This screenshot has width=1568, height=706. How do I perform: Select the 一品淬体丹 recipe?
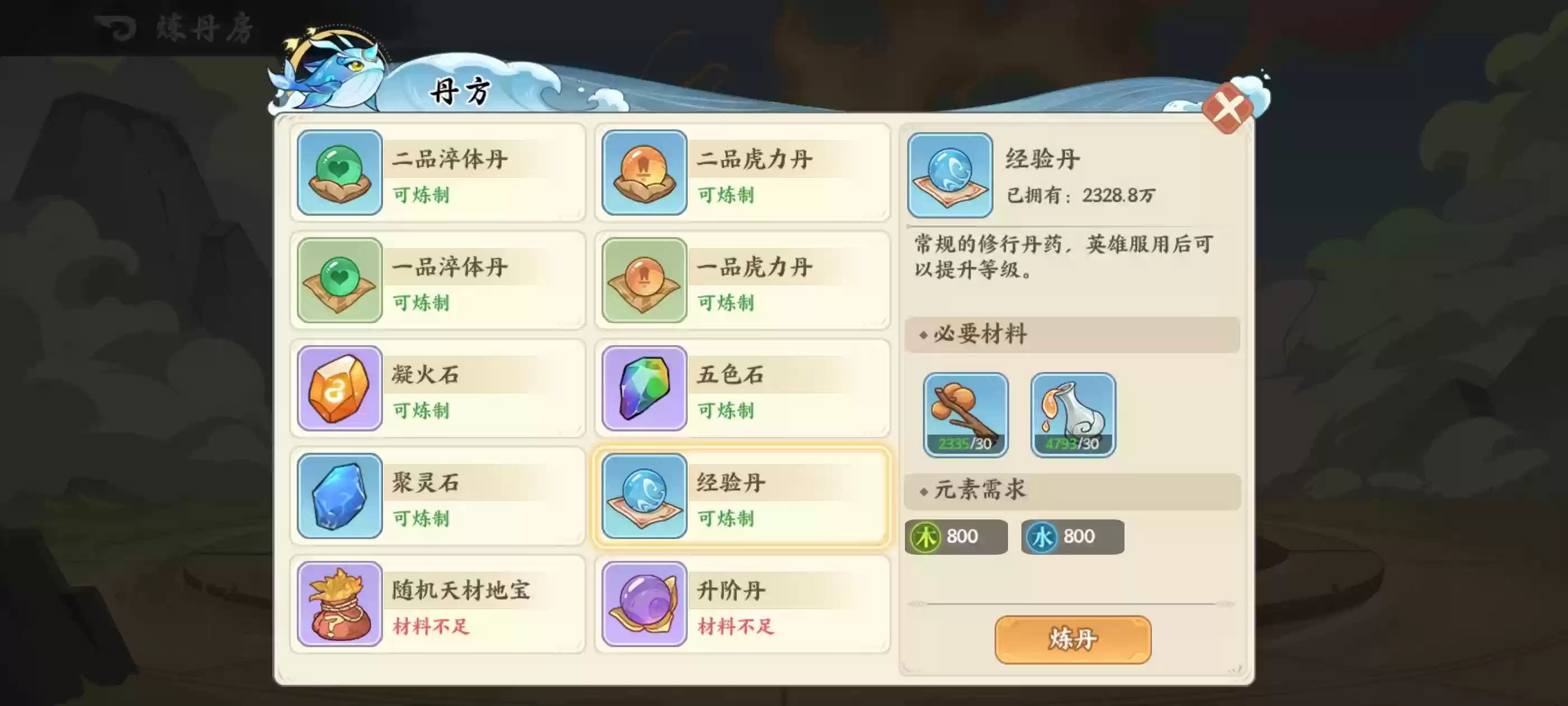coord(437,281)
